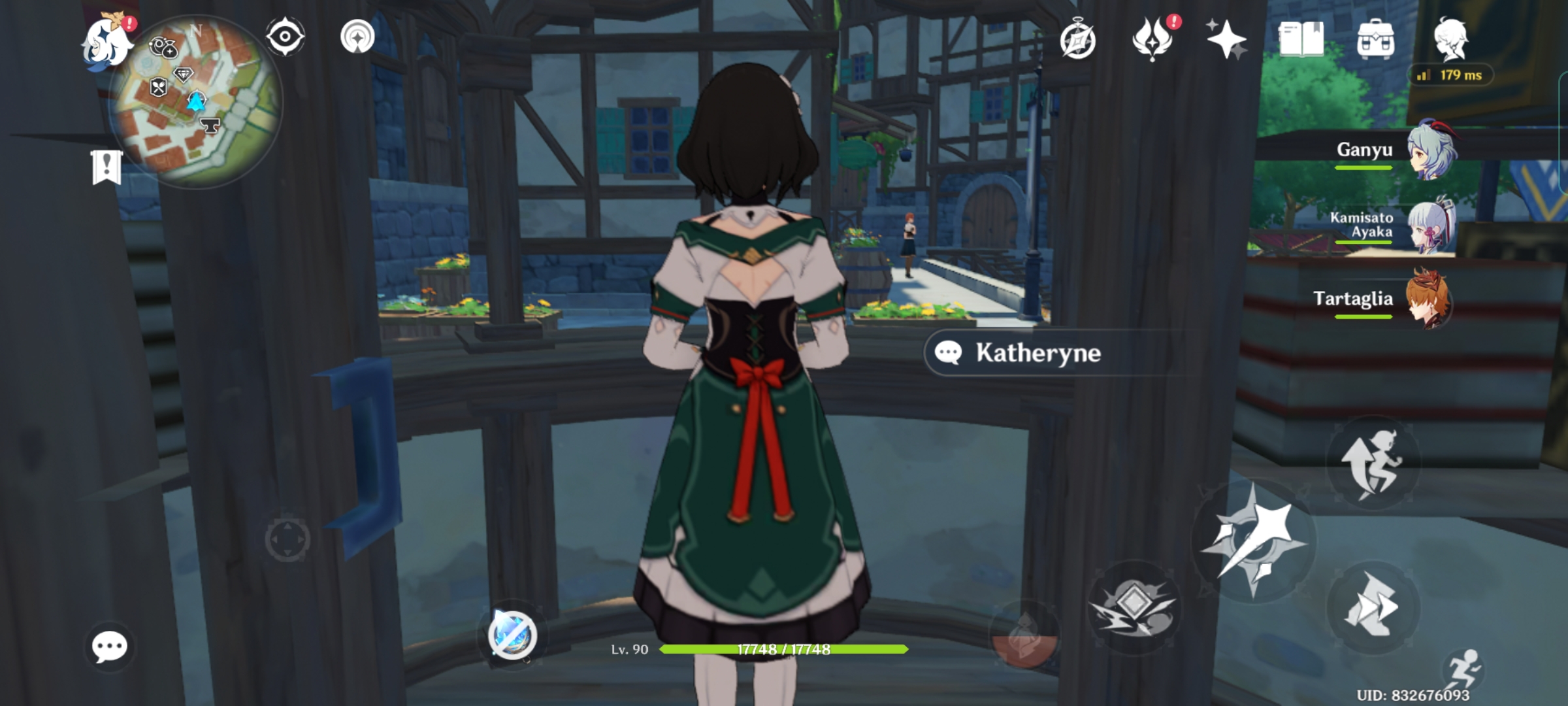Open the Battle Pass flame icon
Viewport: 1568px width, 706px height.
coord(1154,39)
